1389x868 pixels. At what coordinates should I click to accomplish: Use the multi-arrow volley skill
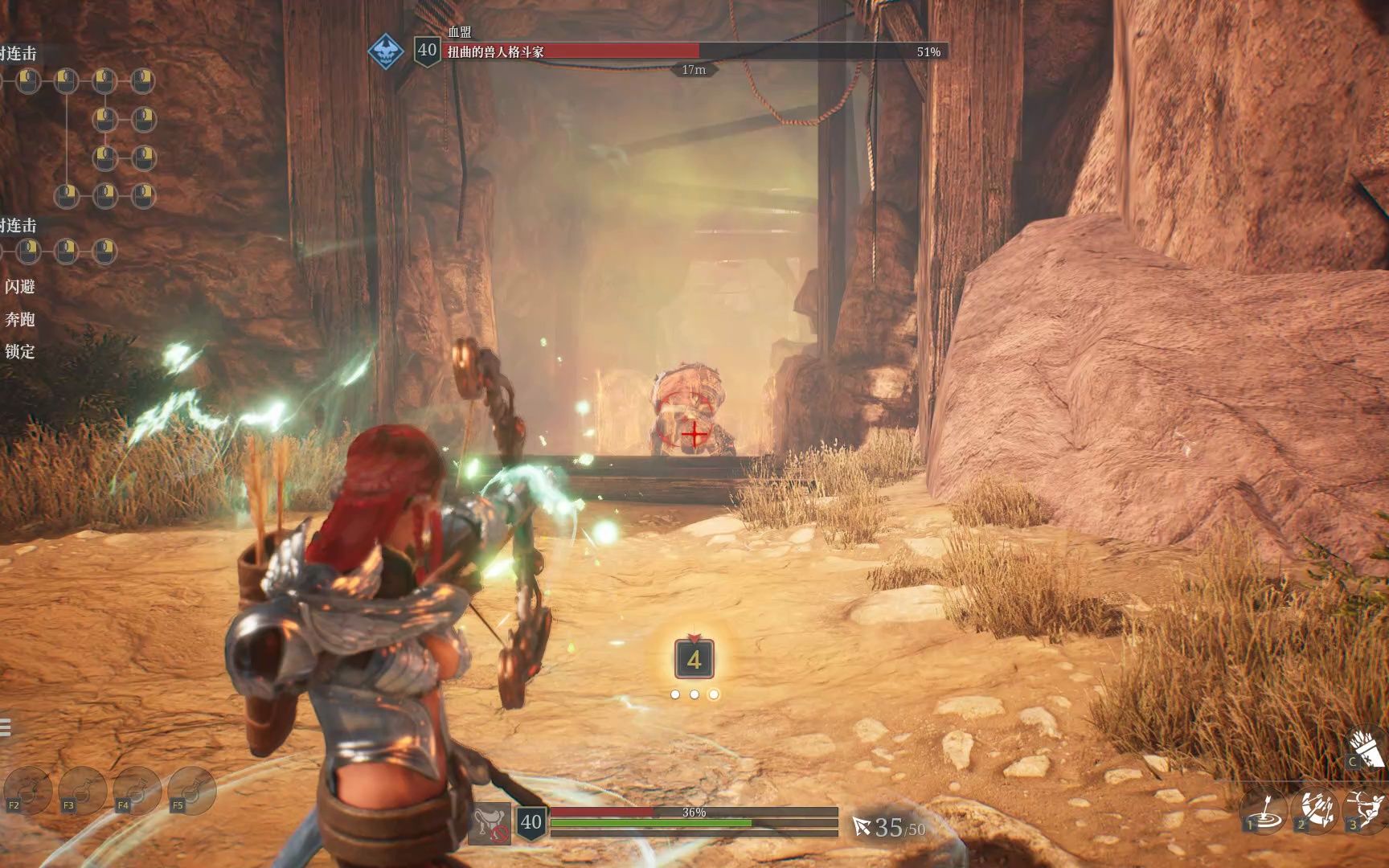coord(1315,809)
